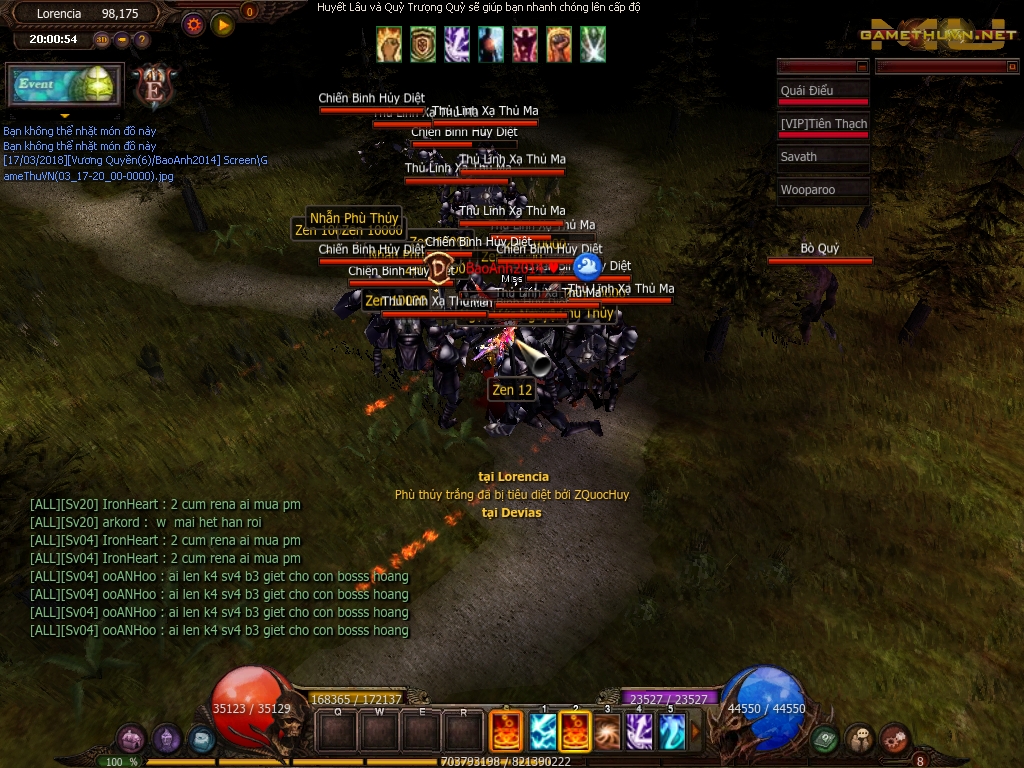This screenshot has height=768, width=1024.
Task: Select the [VIP]Tiên Thạch party member
Action: [823, 124]
